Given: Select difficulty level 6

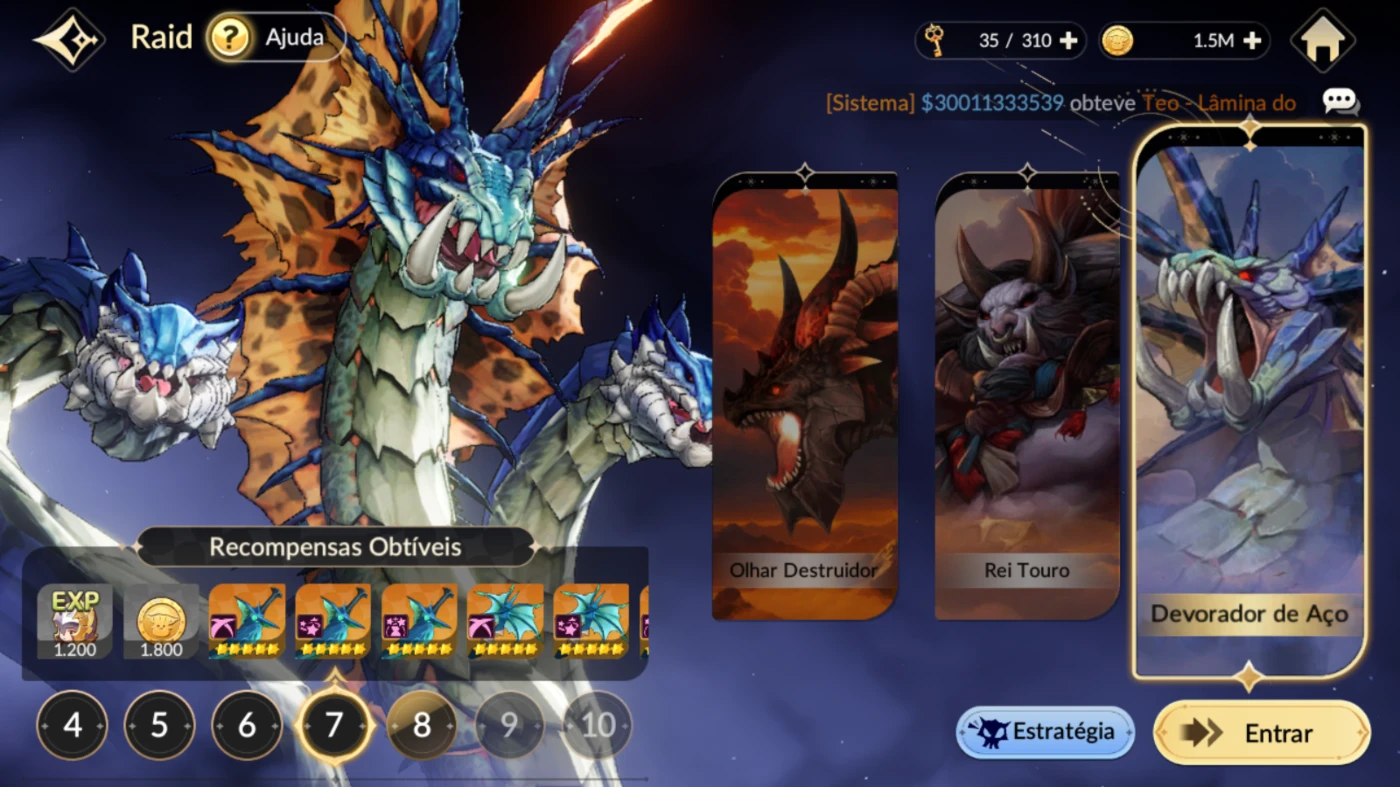Looking at the screenshot, I should (x=247, y=725).
